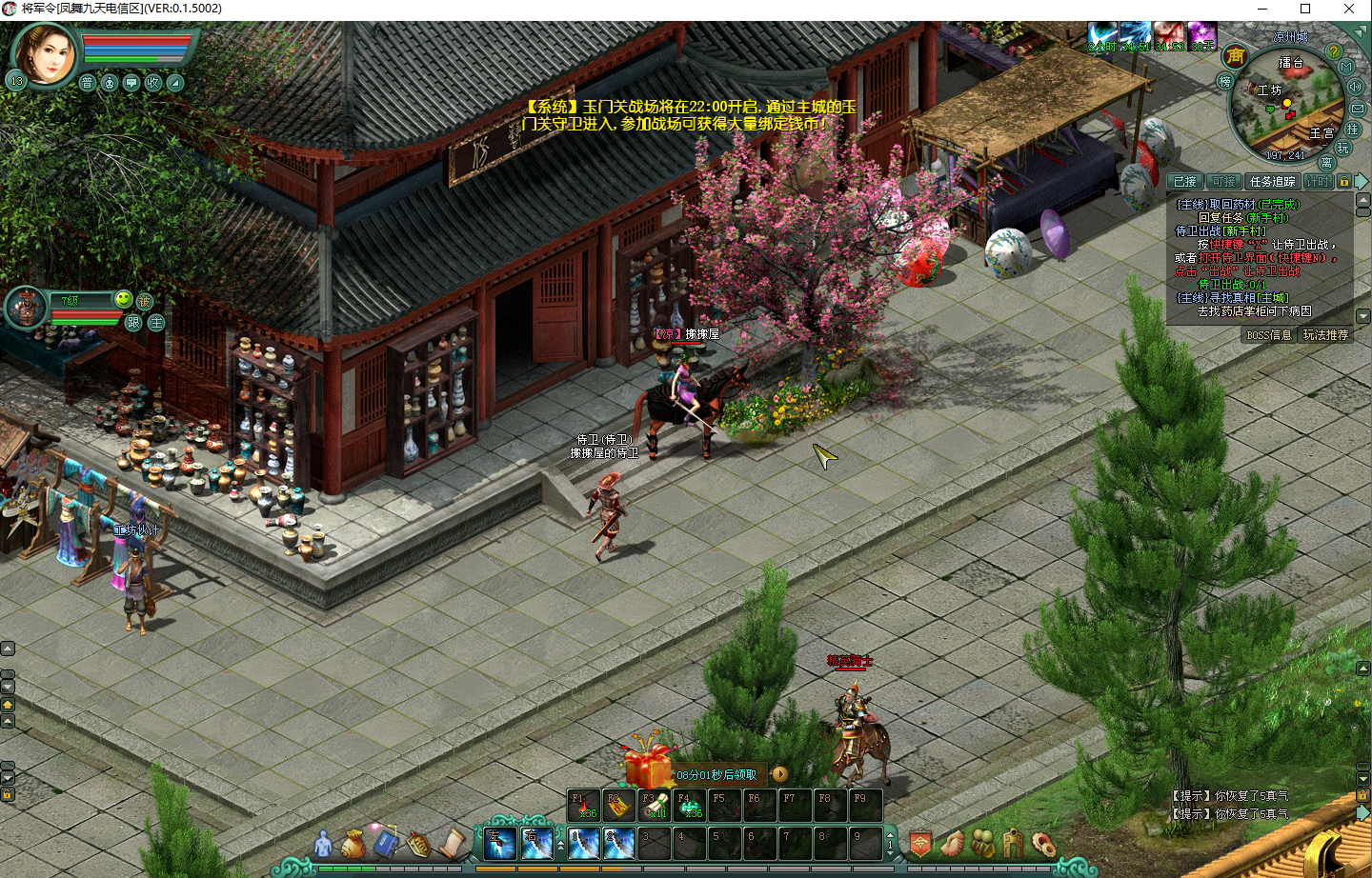Close the game window
The width and height of the screenshot is (1372, 878).
point(1349,9)
